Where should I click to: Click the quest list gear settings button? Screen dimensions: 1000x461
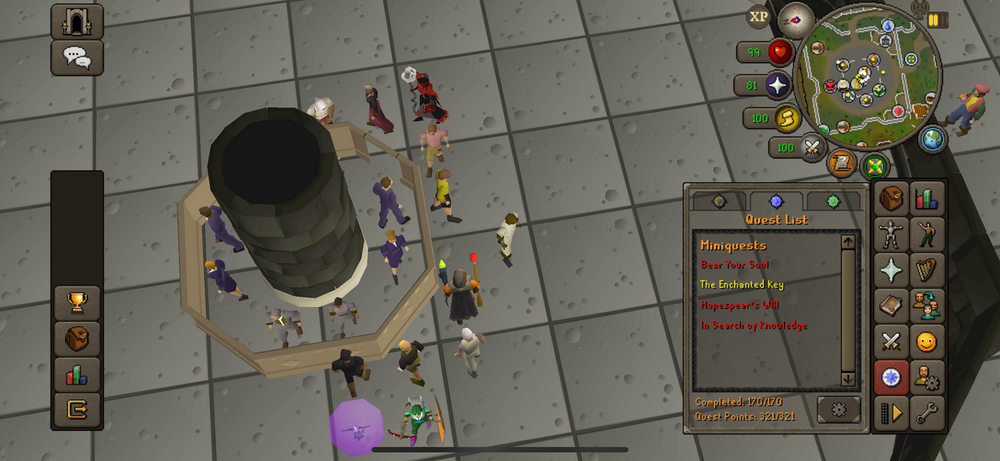838,409
